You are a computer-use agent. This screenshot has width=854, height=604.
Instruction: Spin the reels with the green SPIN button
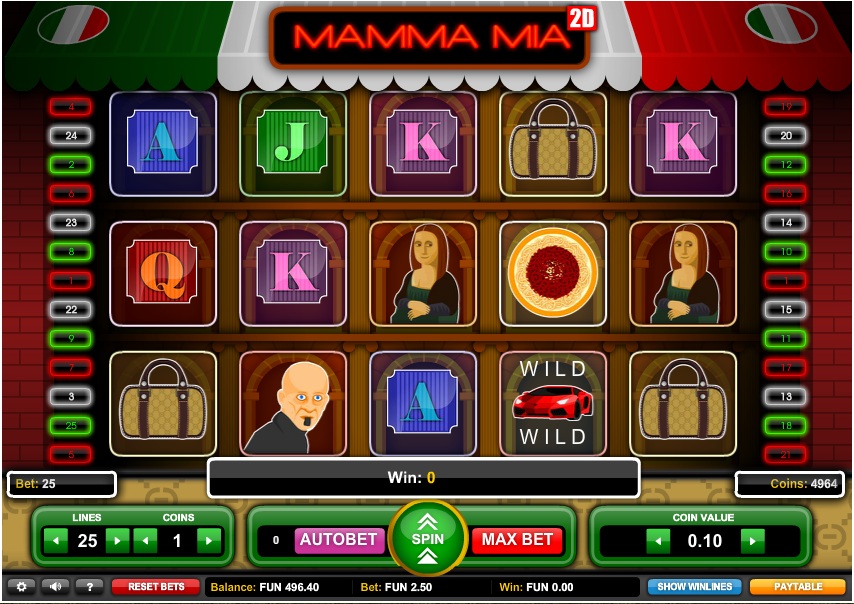pos(429,538)
